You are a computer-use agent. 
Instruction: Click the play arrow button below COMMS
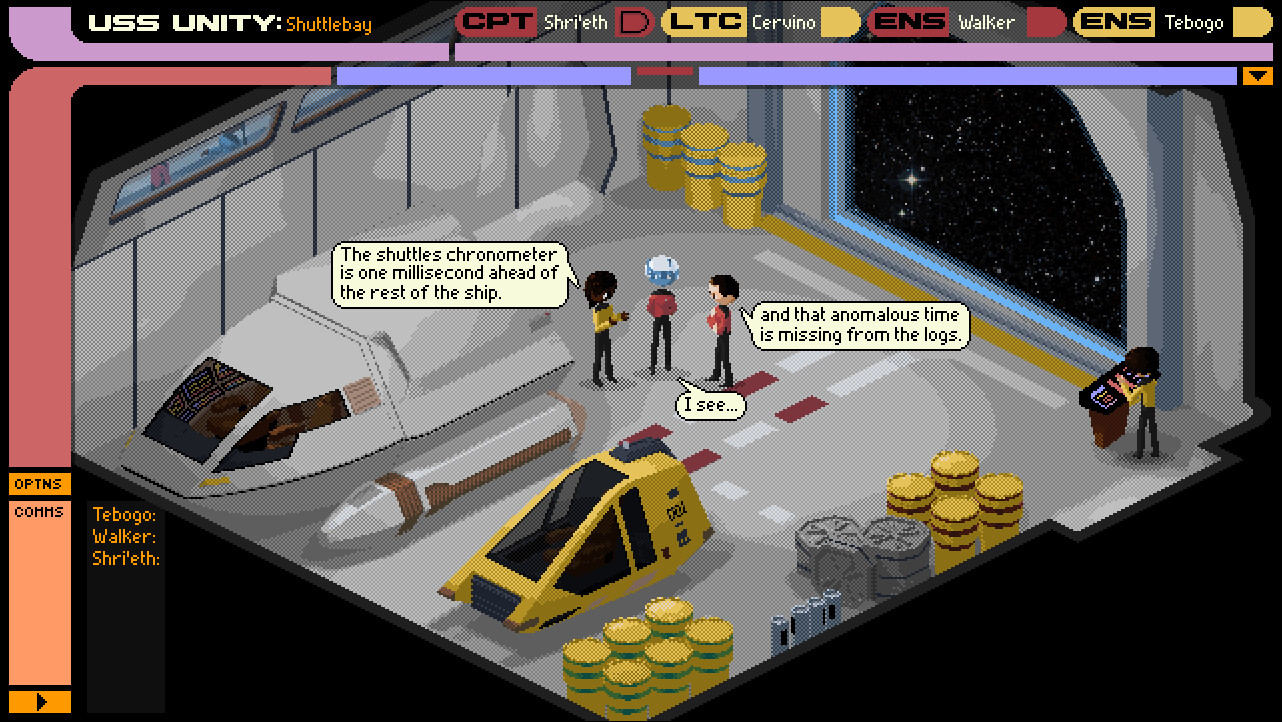40,702
